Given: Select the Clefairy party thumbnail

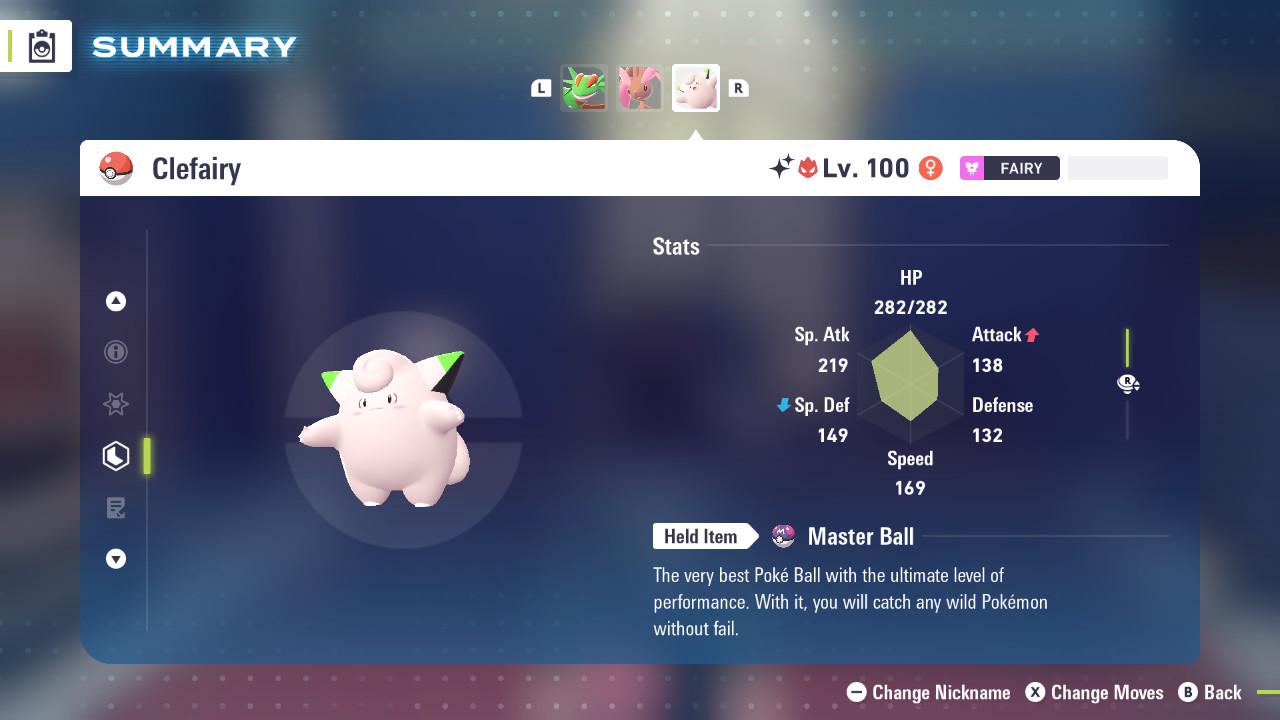Looking at the screenshot, I should [x=695, y=88].
